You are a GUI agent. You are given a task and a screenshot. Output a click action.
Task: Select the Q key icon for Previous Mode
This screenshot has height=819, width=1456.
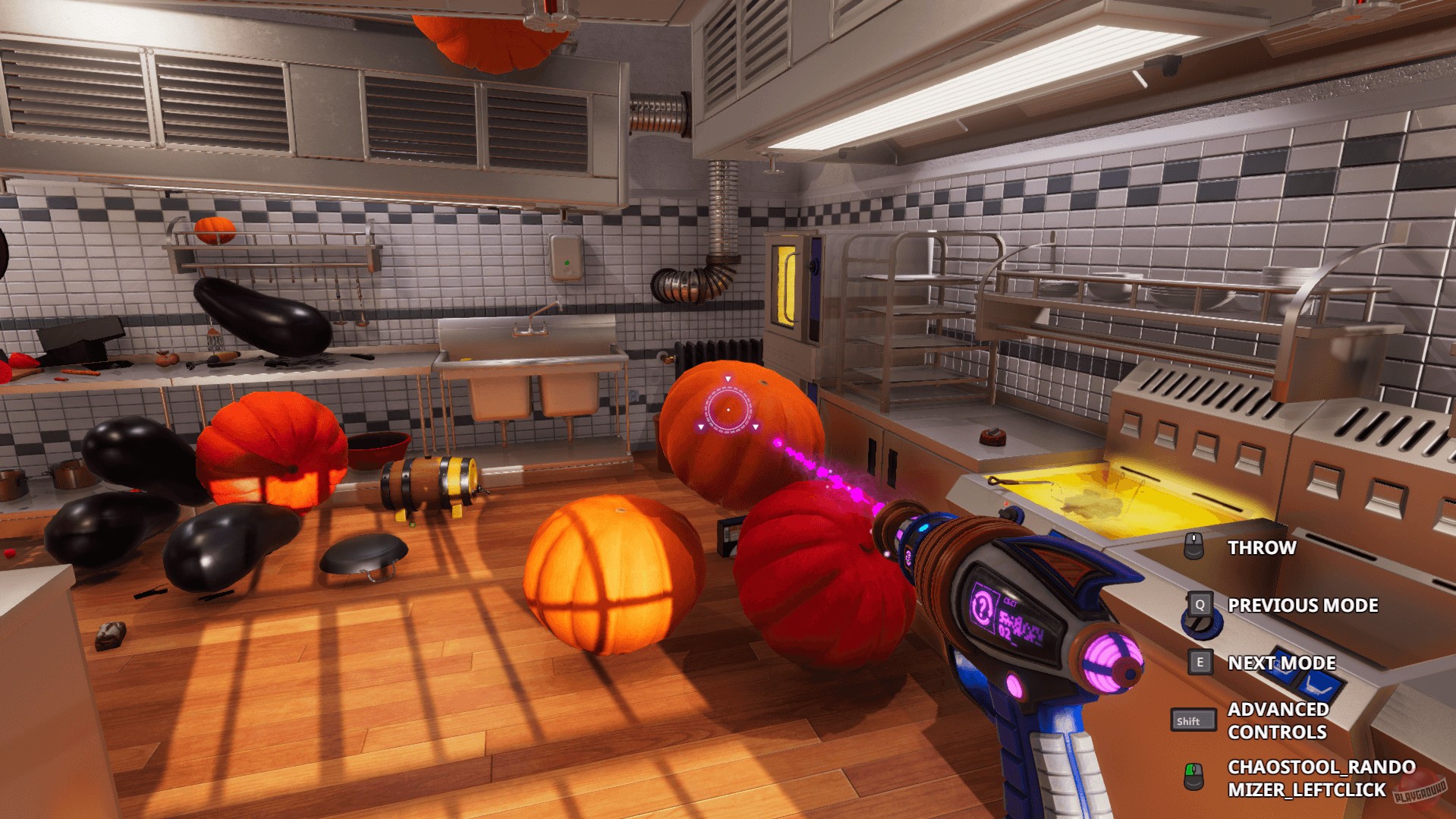(1200, 605)
